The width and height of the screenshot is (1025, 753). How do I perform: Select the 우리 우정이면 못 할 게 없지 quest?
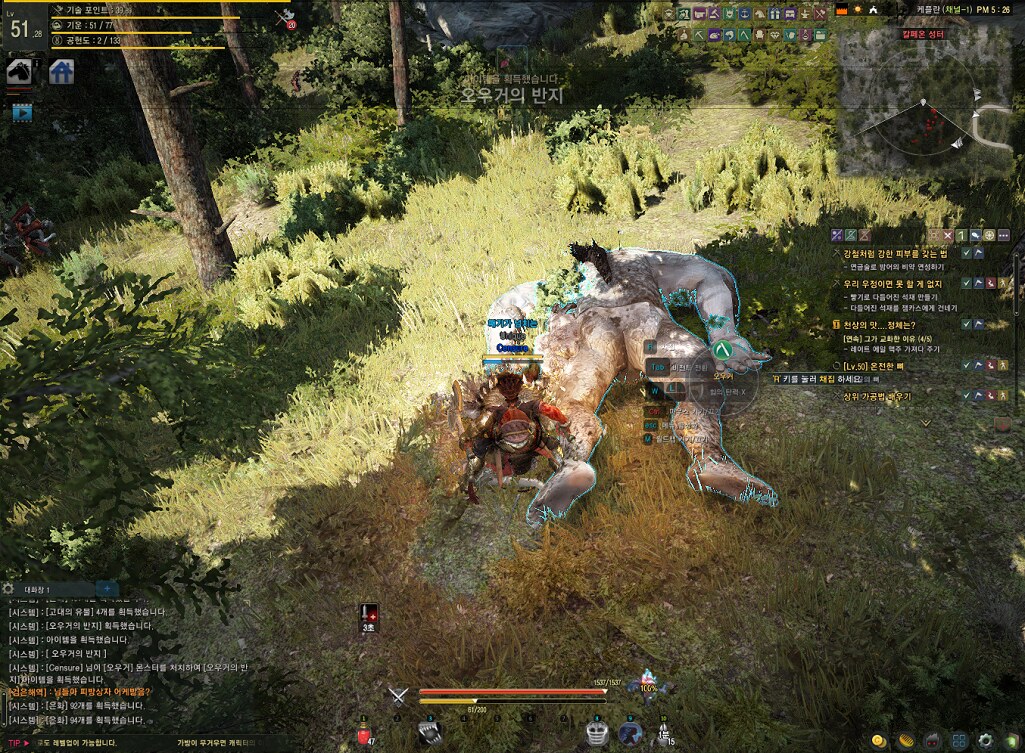coord(894,284)
